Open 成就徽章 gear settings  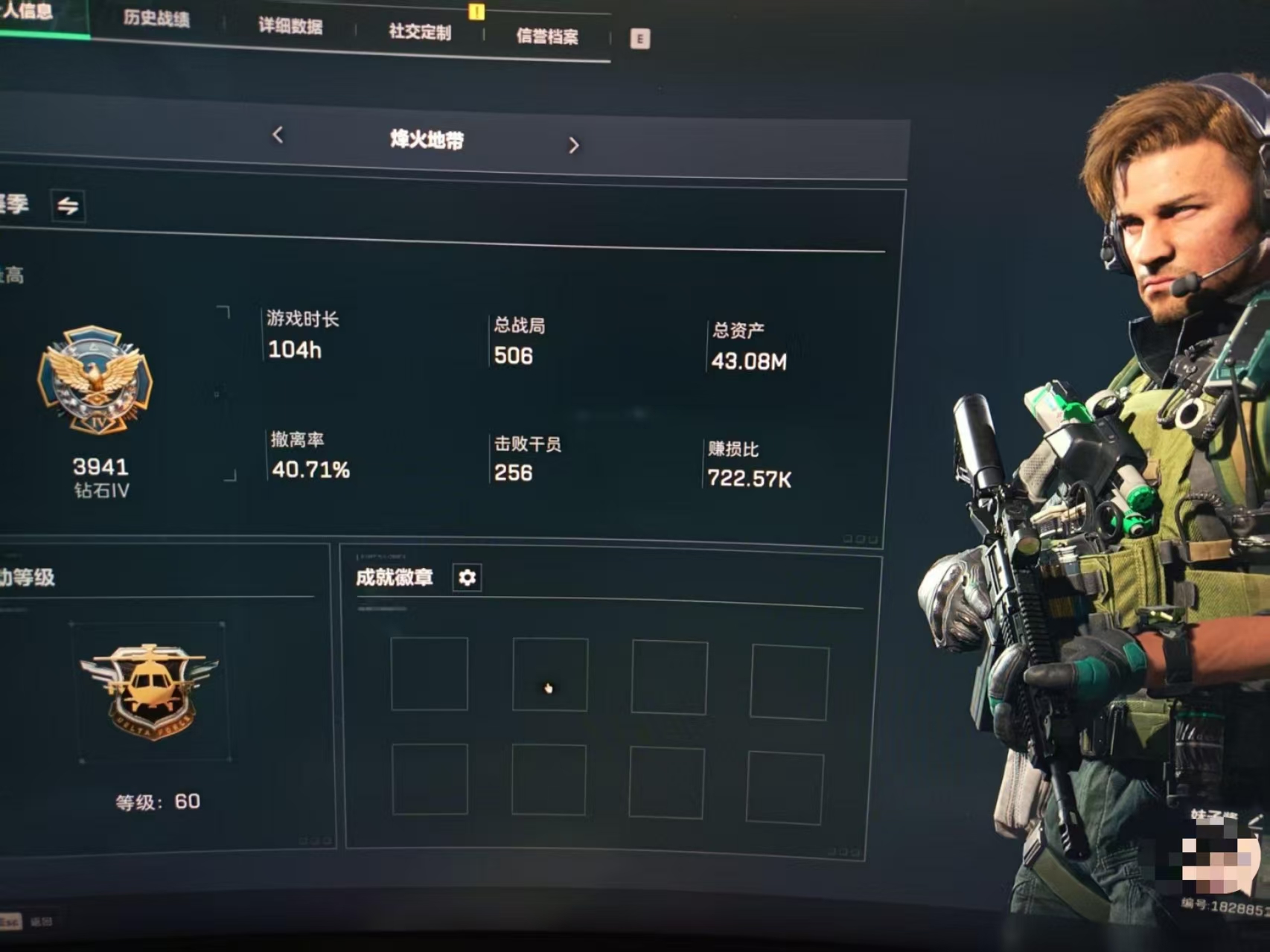(x=467, y=578)
